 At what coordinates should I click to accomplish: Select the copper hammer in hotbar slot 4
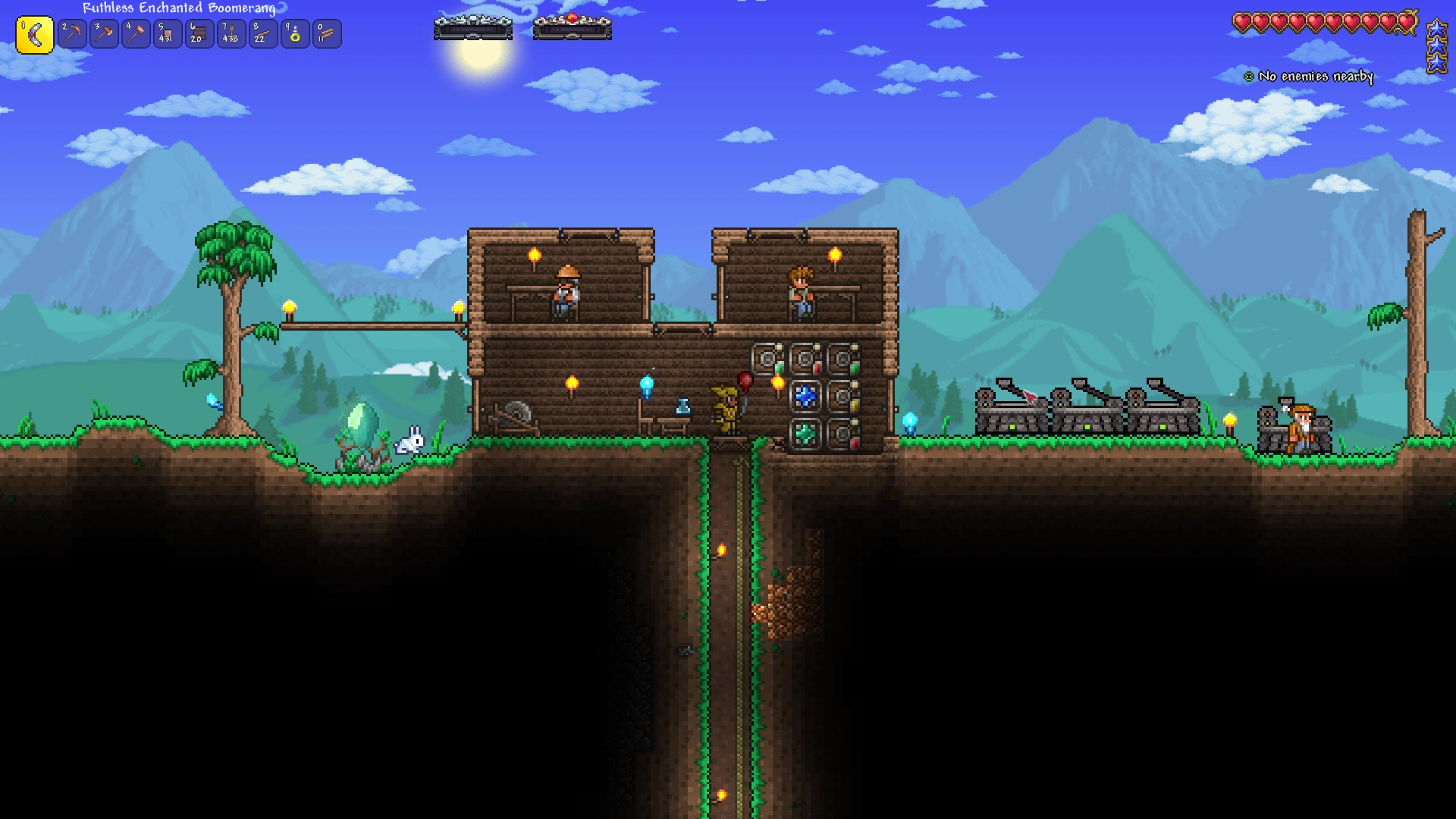tap(136, 33)
